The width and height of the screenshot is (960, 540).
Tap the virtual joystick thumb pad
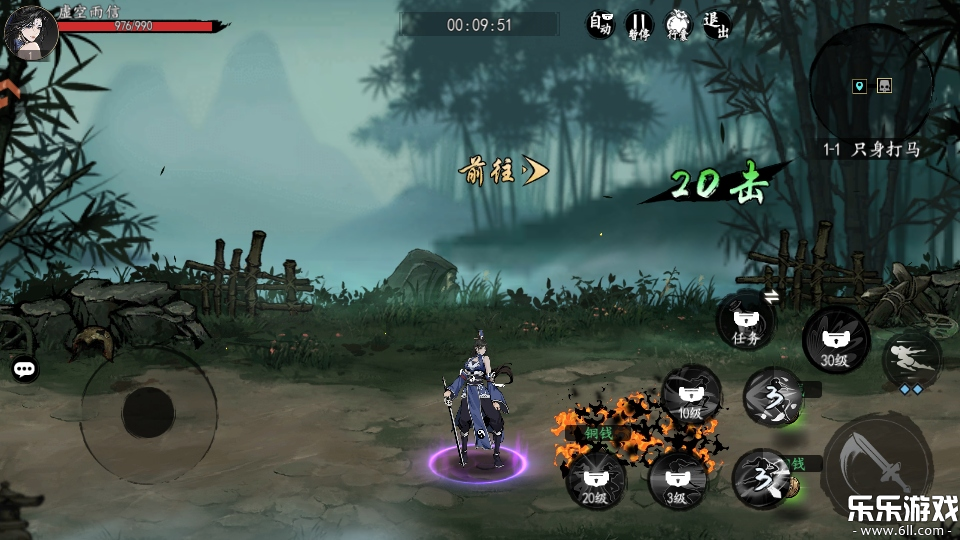click(149, 412)
